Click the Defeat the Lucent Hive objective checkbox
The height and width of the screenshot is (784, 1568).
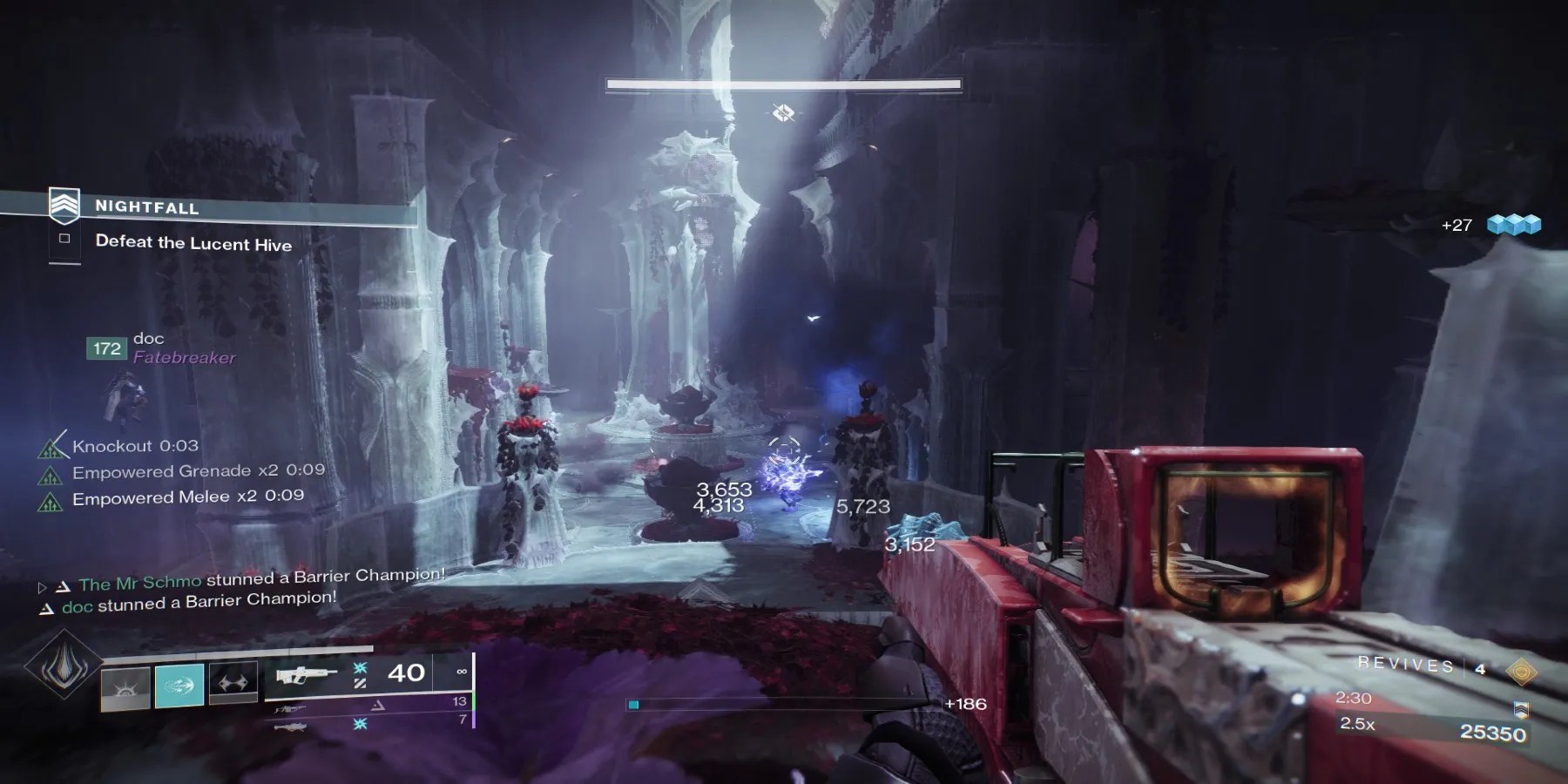(x=64, y=239)
